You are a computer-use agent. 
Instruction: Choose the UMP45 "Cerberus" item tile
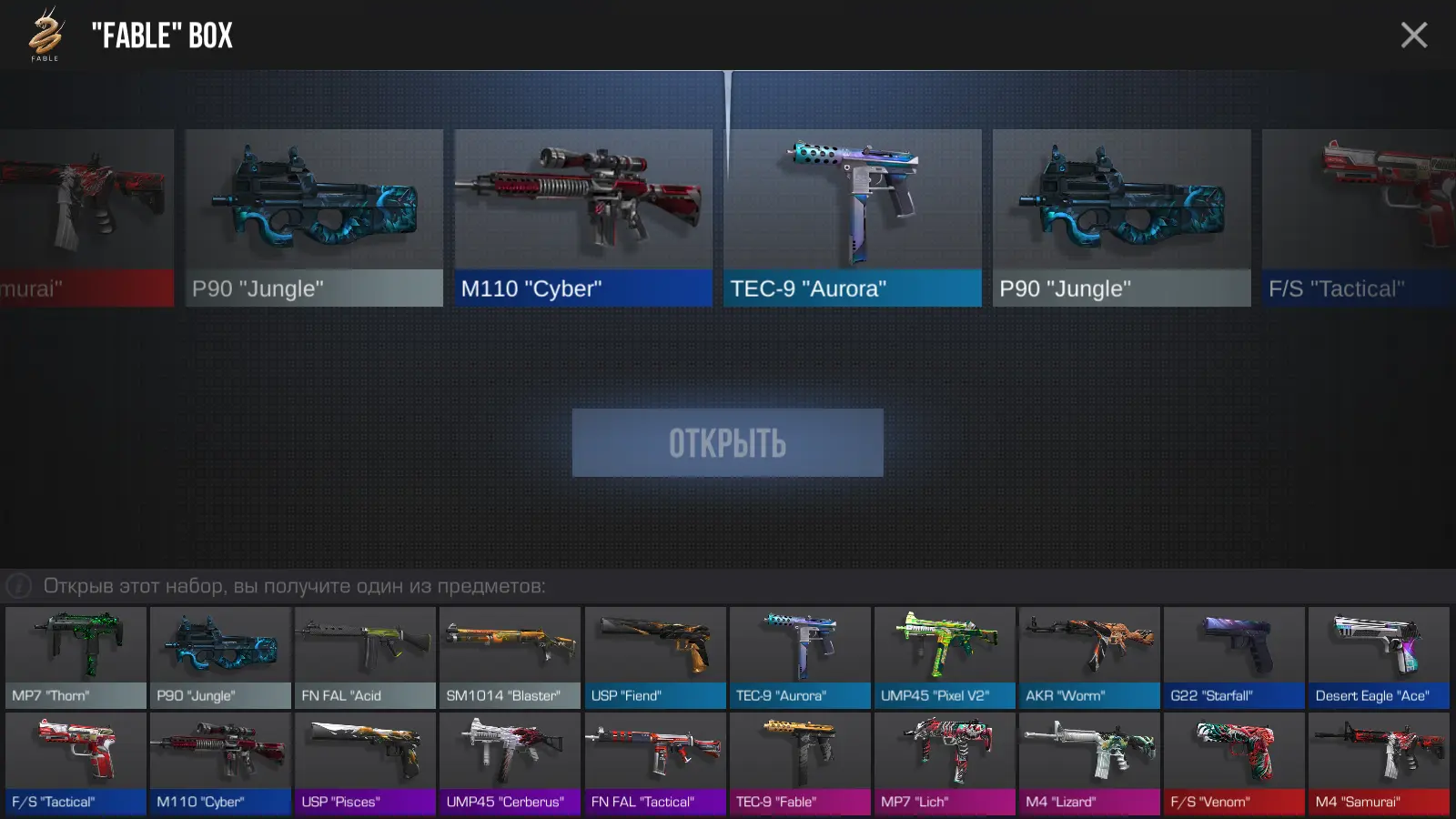pos(510,763)
